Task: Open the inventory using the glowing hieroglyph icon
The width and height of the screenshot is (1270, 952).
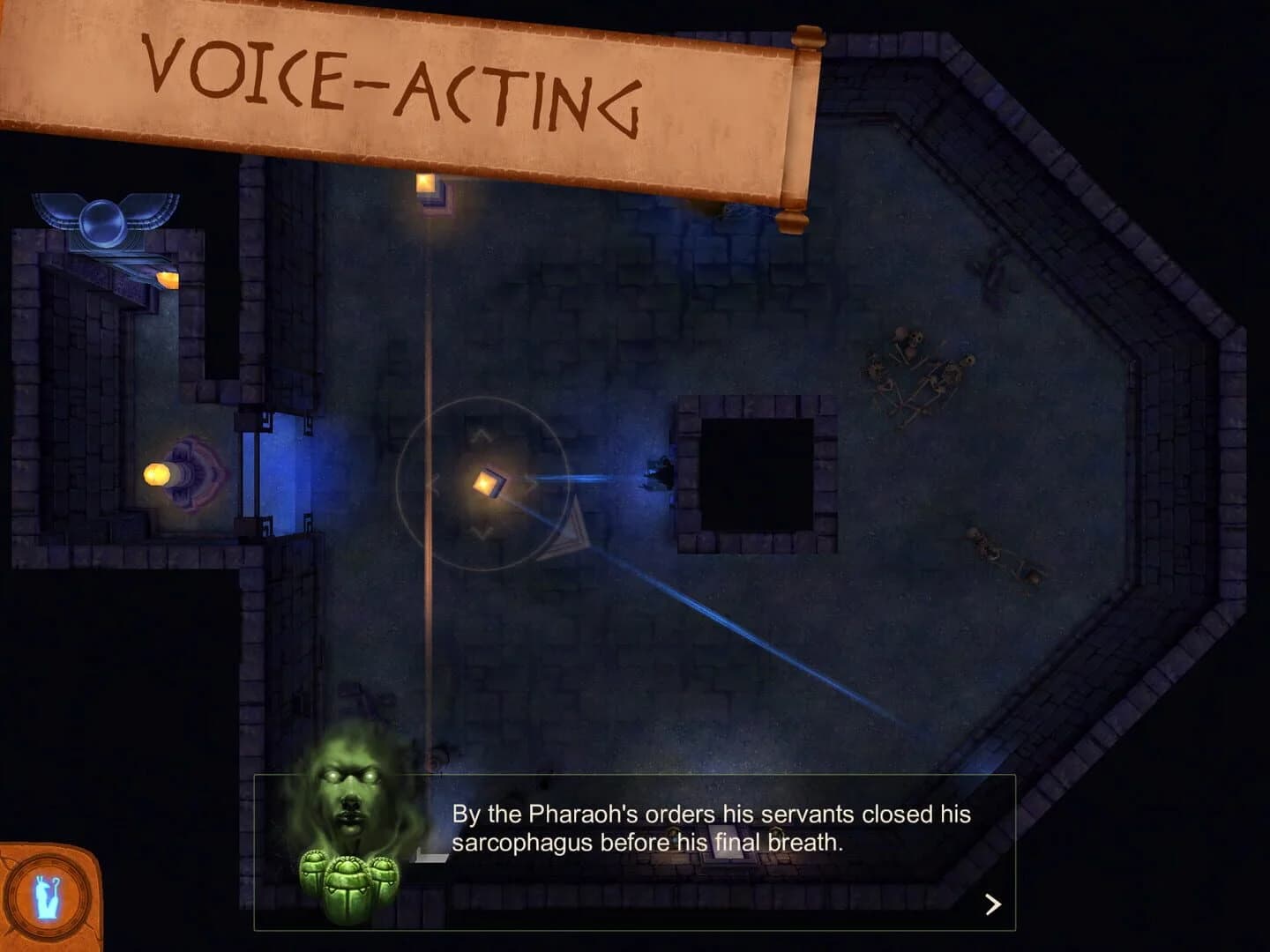Action: tap(46, 899)
